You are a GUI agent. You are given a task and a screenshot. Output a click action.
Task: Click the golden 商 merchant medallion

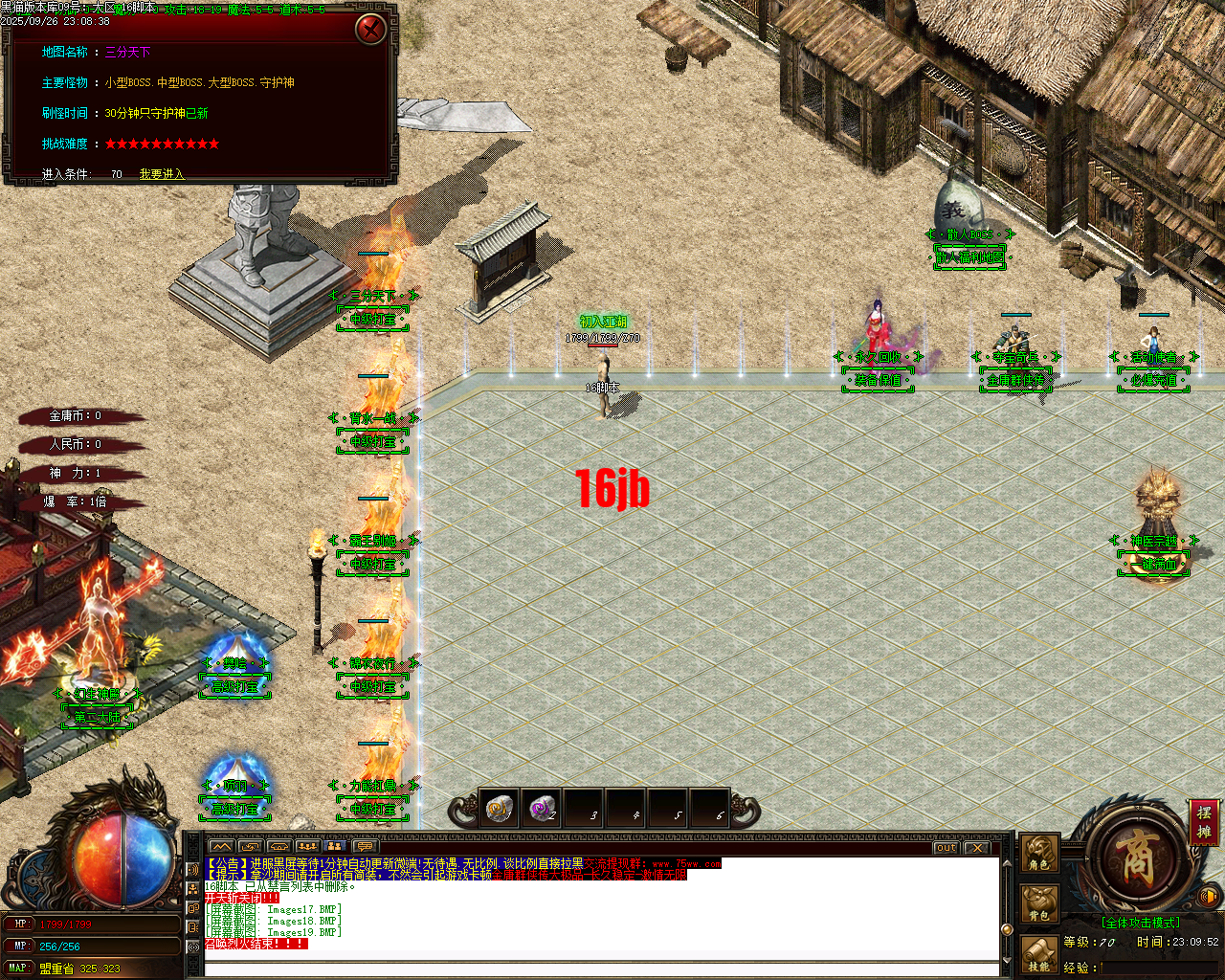1137,859
